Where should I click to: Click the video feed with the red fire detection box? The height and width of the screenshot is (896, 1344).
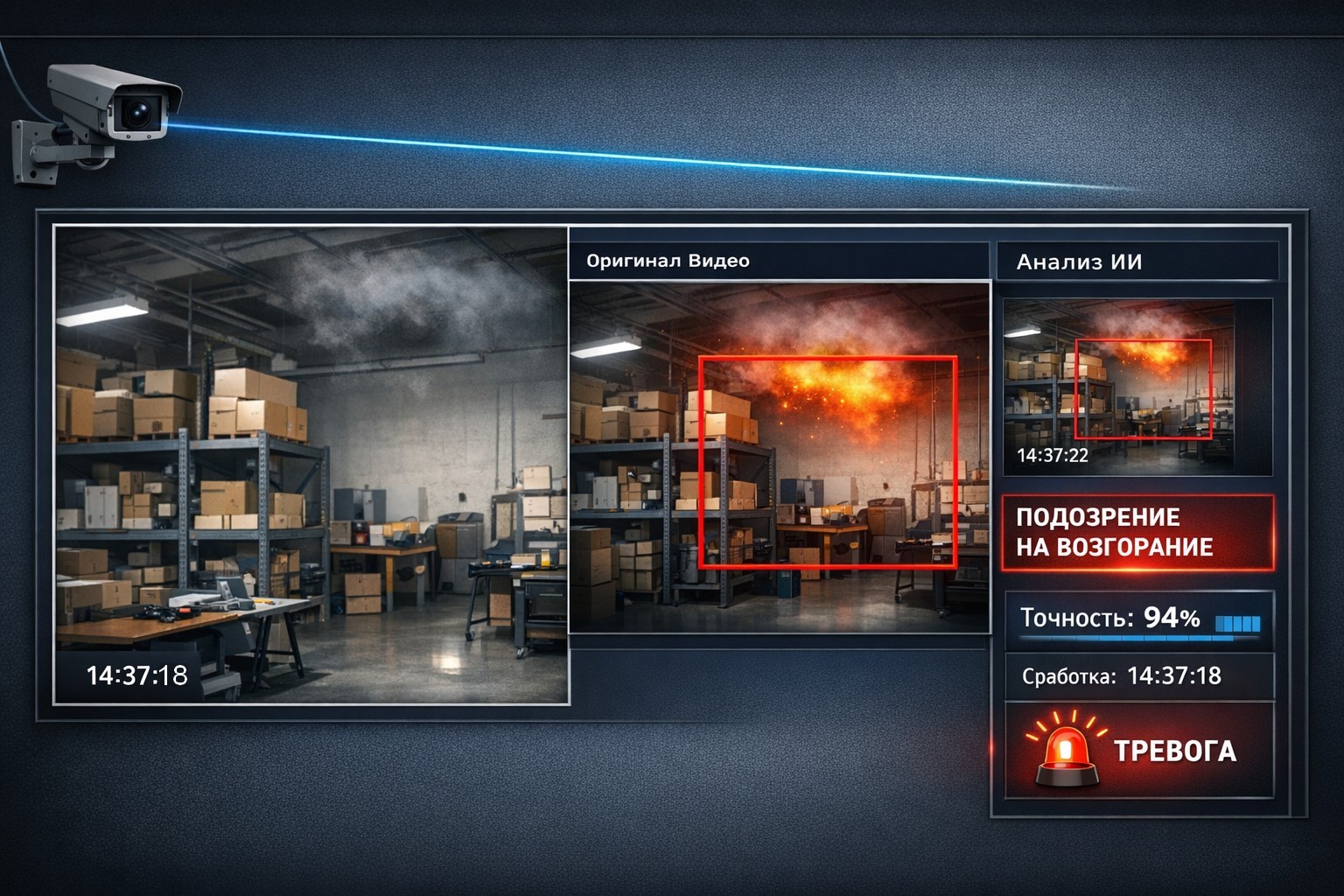[x=779, y=457]
